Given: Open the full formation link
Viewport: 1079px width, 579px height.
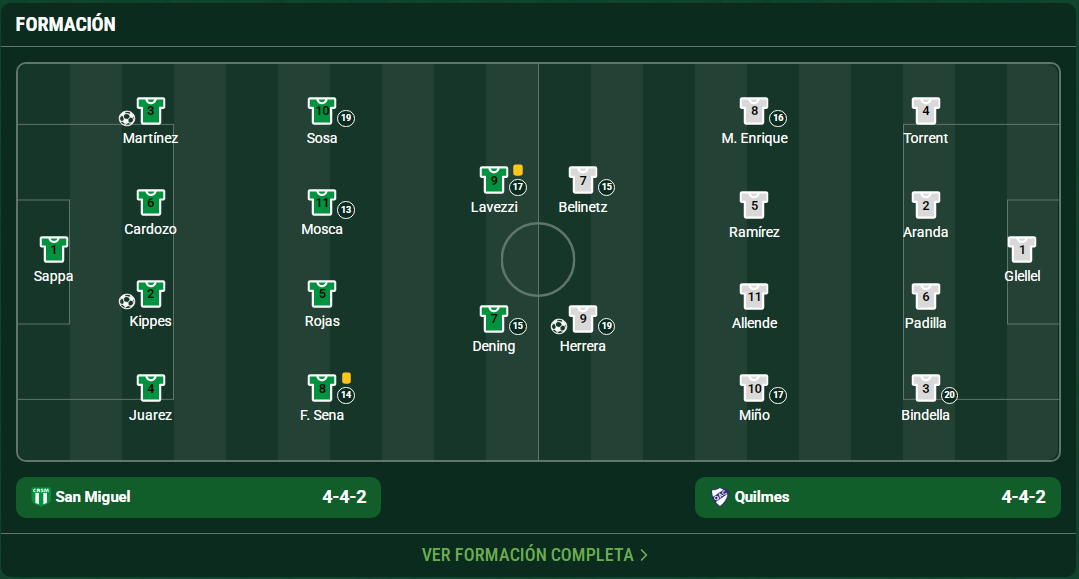Looking at the screenshot, I should click(535, 554).
